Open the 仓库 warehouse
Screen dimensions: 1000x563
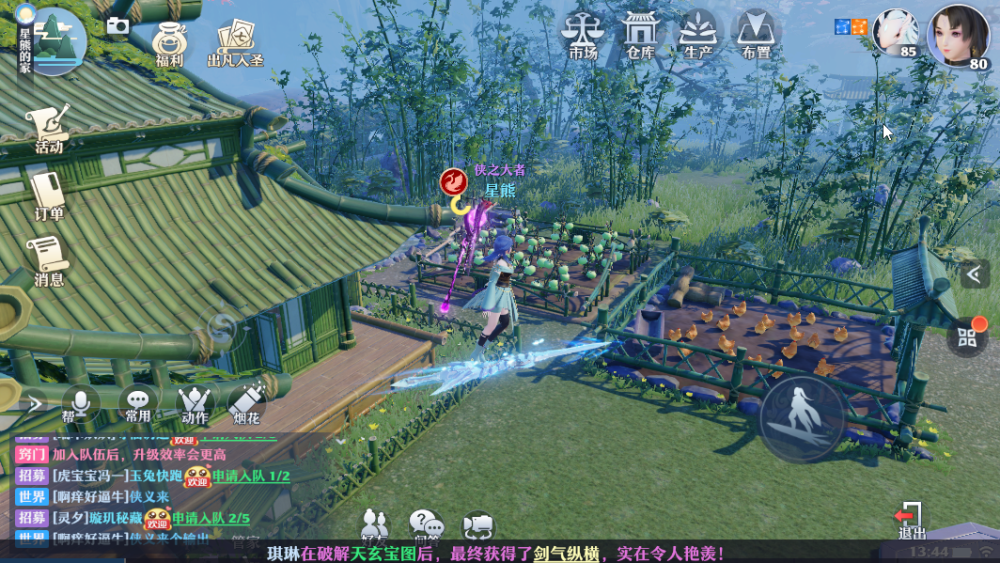(x=639, y=33)
